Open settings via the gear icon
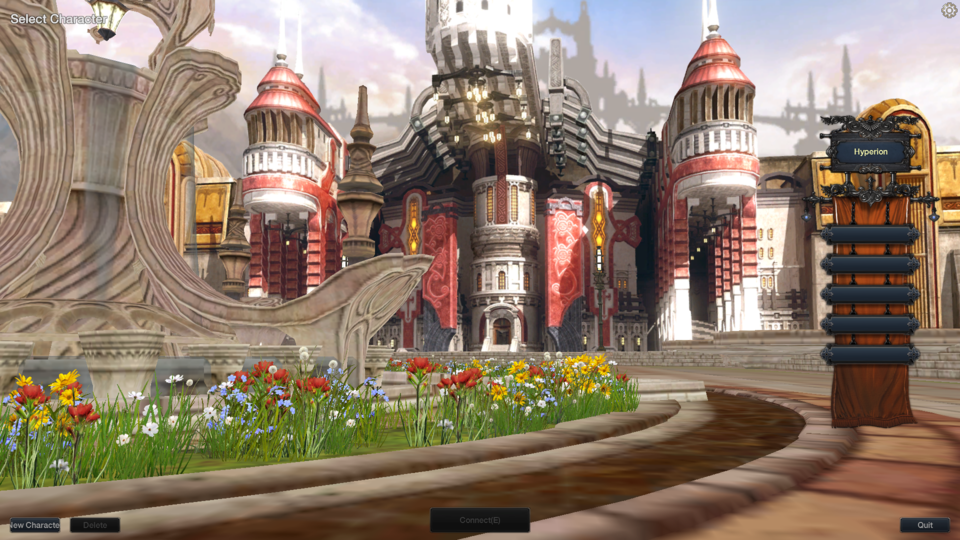Screen dimensions: 960x540 click(949, 10)
